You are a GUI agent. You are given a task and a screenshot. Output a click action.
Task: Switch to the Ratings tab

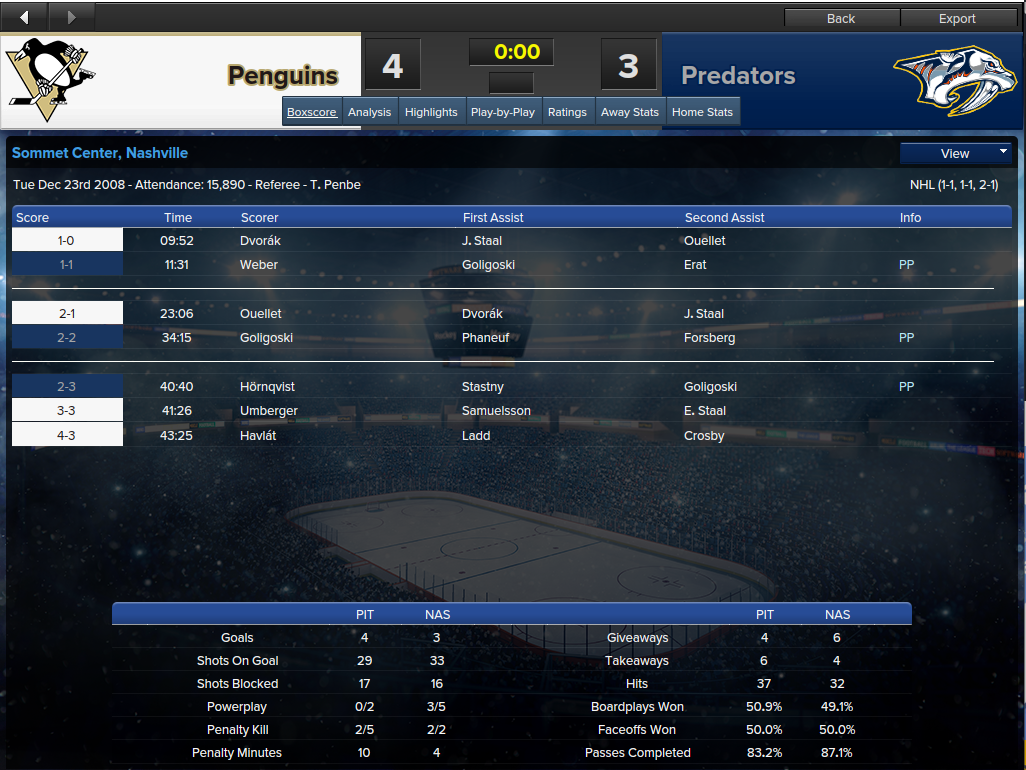[x=567, y=112]
